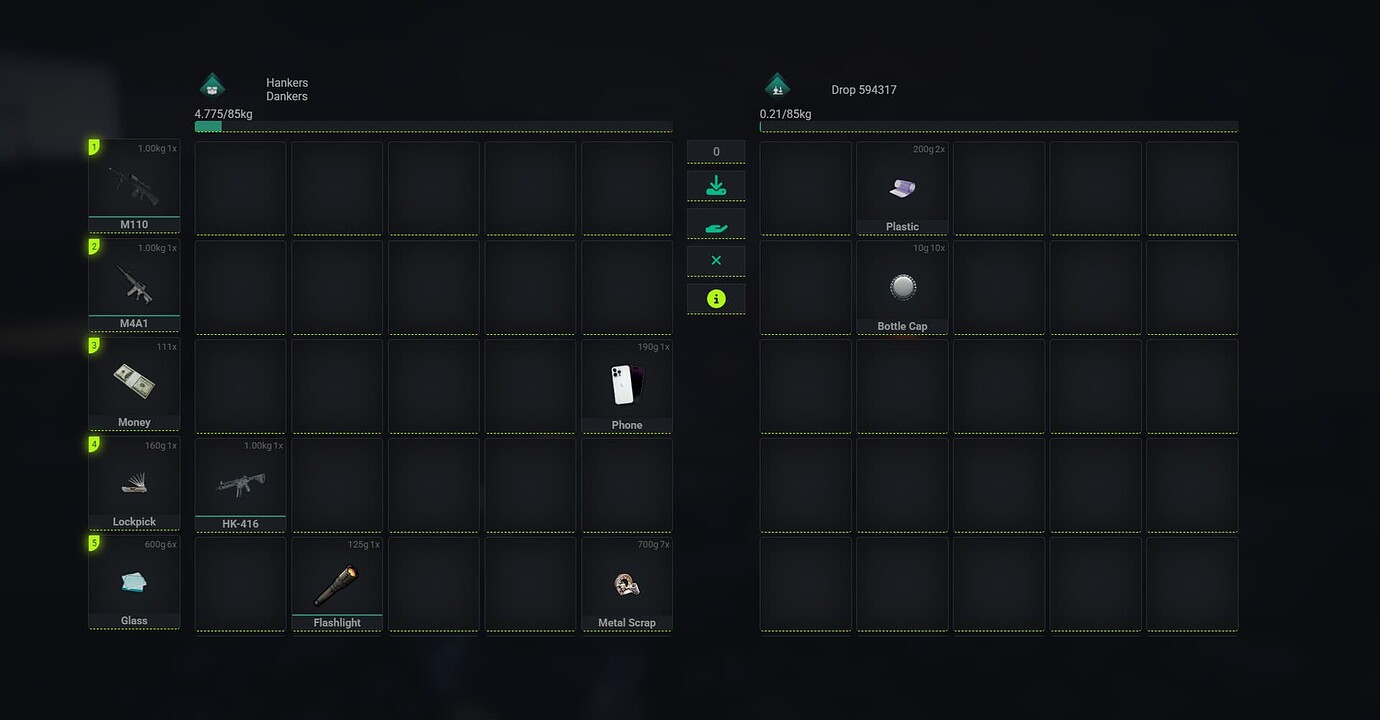Click the take-all down-arrow icon

(x=715, y=185)
